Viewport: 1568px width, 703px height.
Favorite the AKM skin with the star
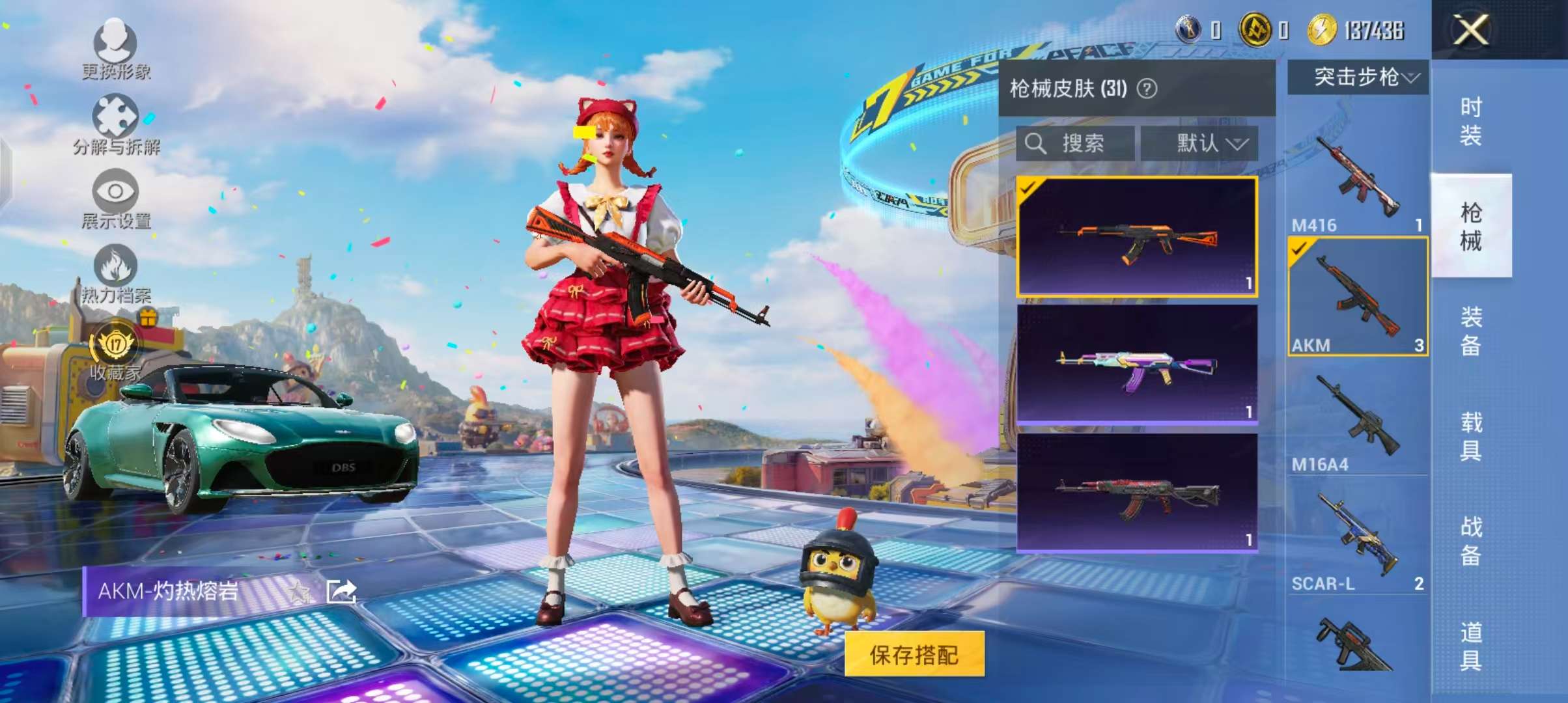tap(300, 592)
